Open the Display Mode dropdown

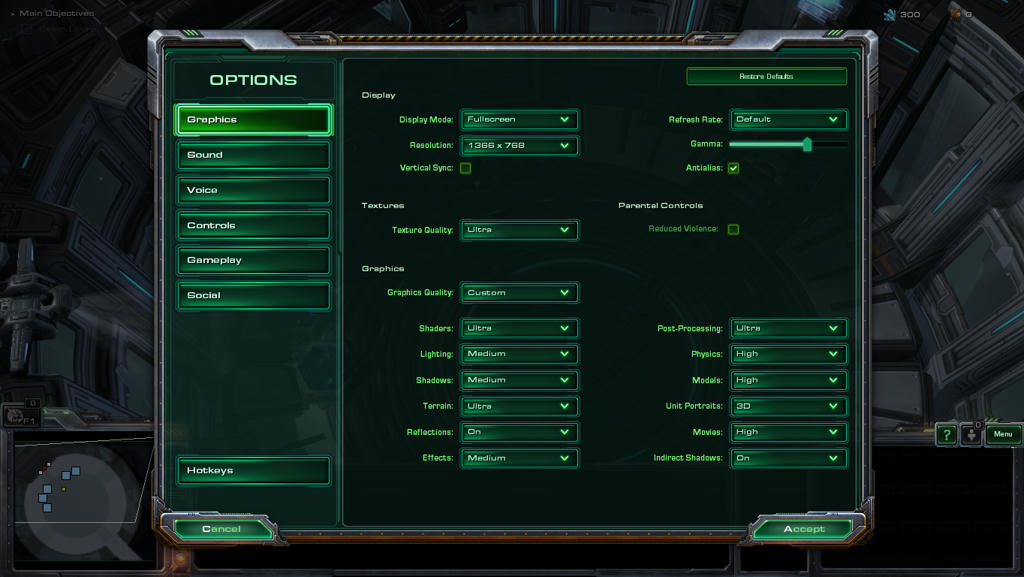point(519,119)
